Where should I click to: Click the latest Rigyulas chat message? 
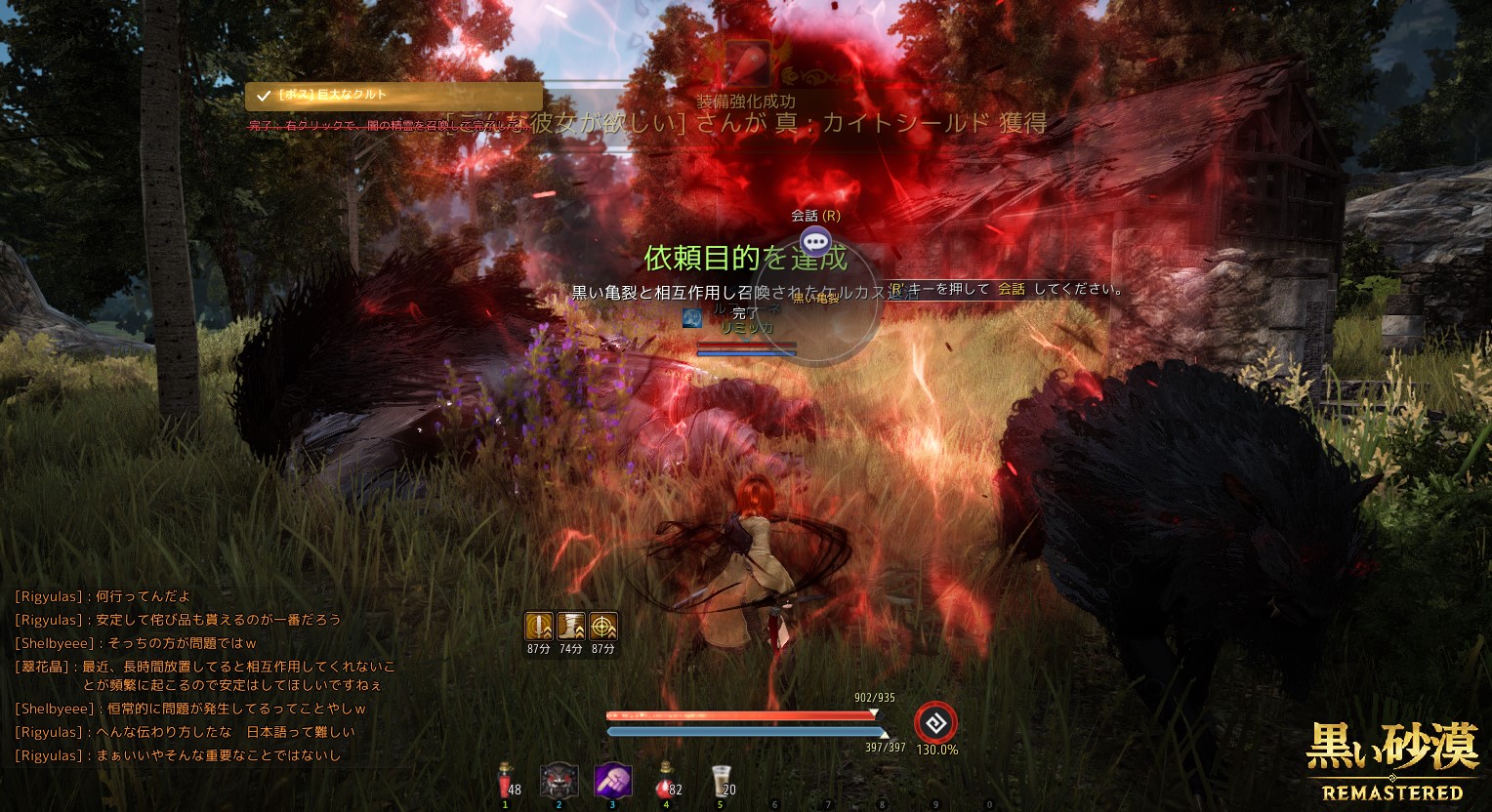[x=179, y=755]
